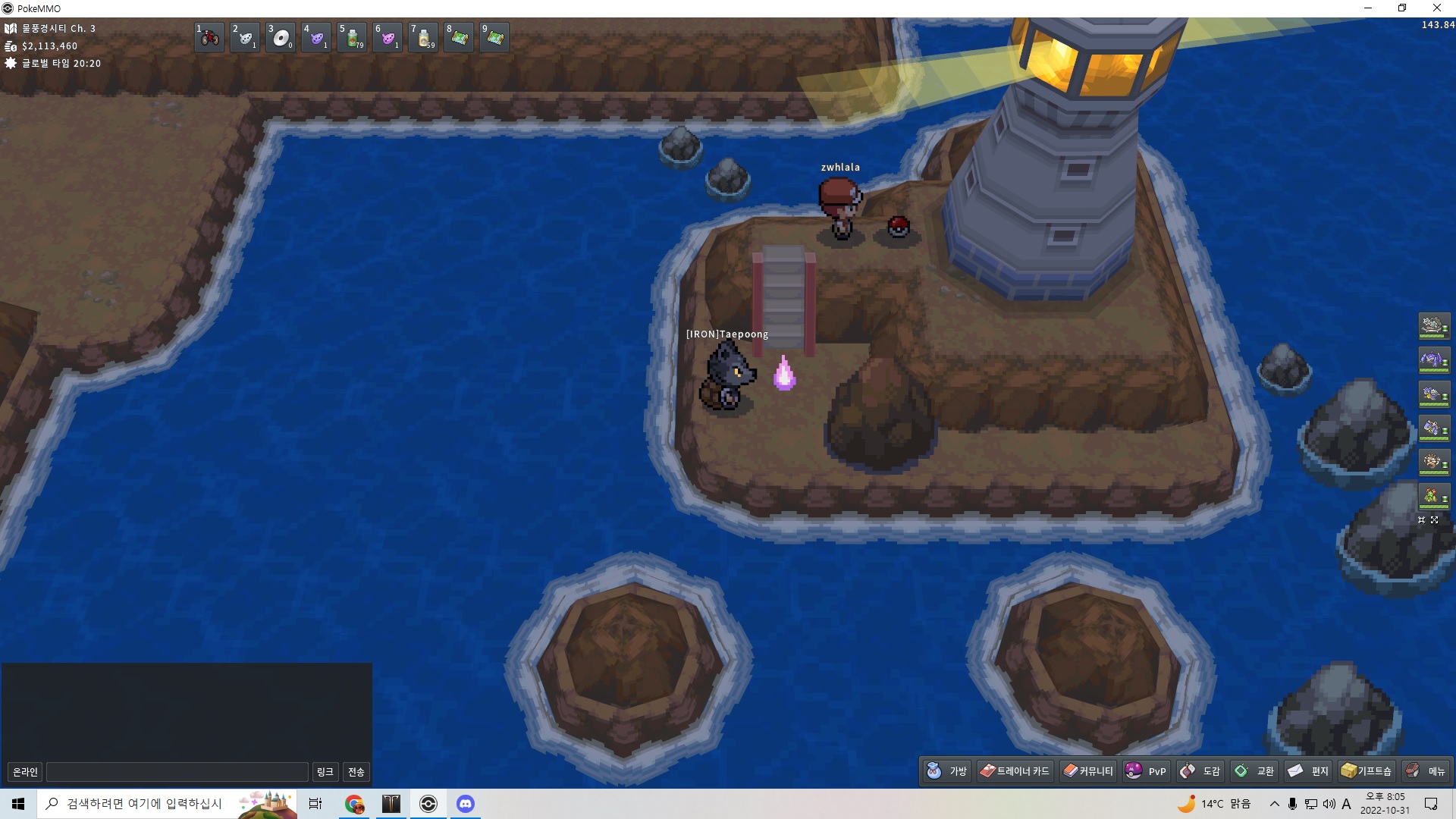Viewport: 1456px width, 819px height.
Task: Open the 편지 mail window
Action: tap(1308, 771)
